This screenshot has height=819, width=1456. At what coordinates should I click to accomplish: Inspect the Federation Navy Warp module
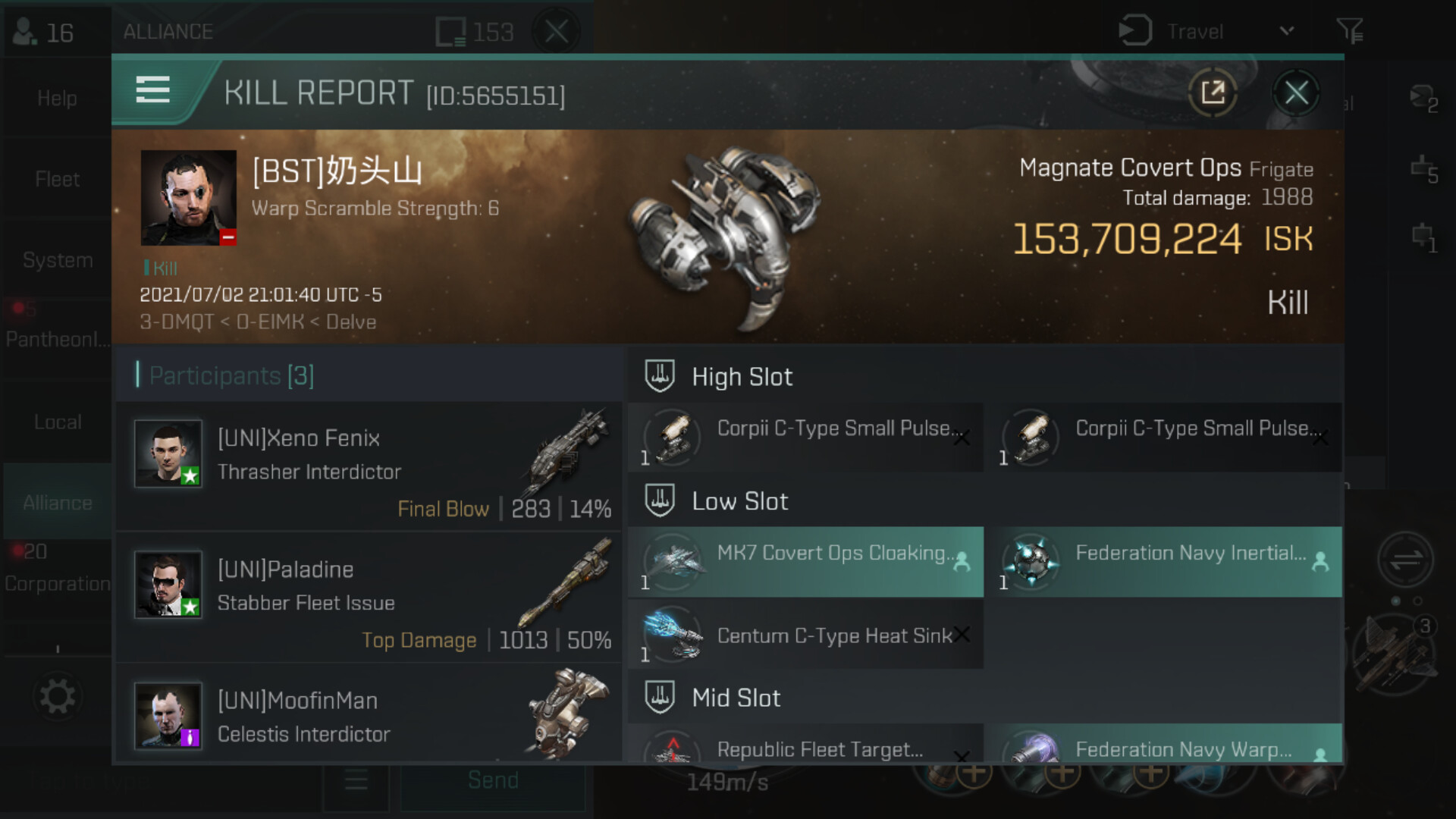(x=1168, y=747)
